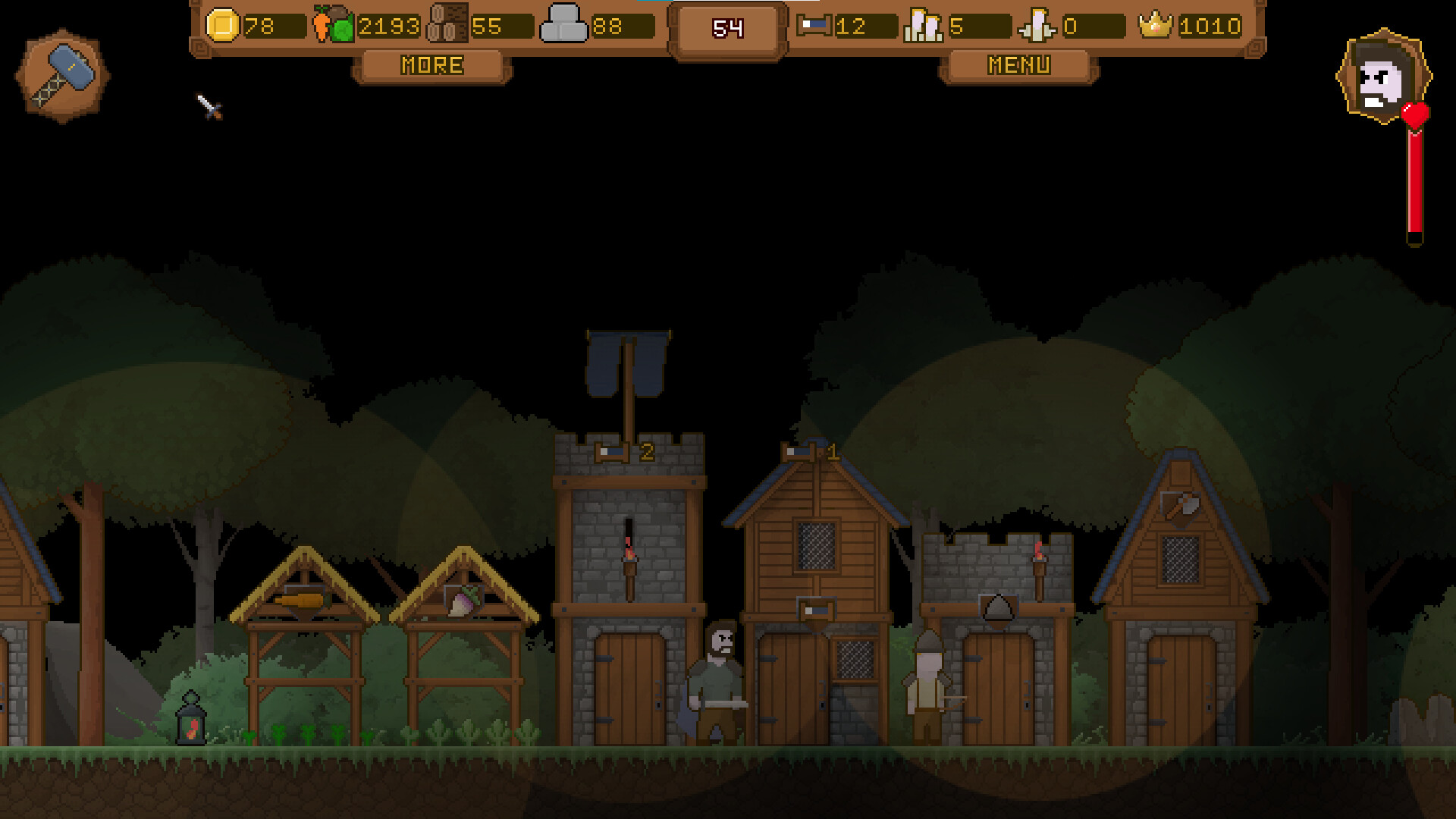Click the worker units icon showing 0
This screenshot has height=819, width=1456.
pos(1035,25)
